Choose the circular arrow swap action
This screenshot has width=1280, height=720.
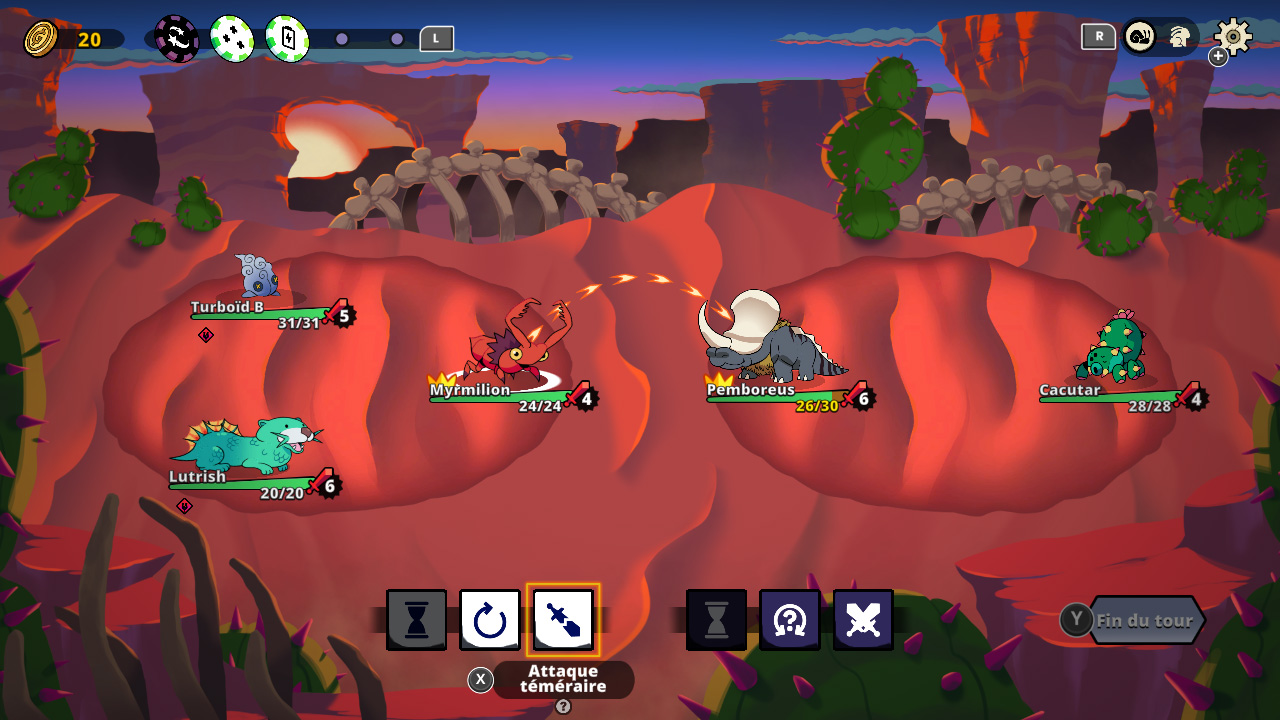pos(490,620)
